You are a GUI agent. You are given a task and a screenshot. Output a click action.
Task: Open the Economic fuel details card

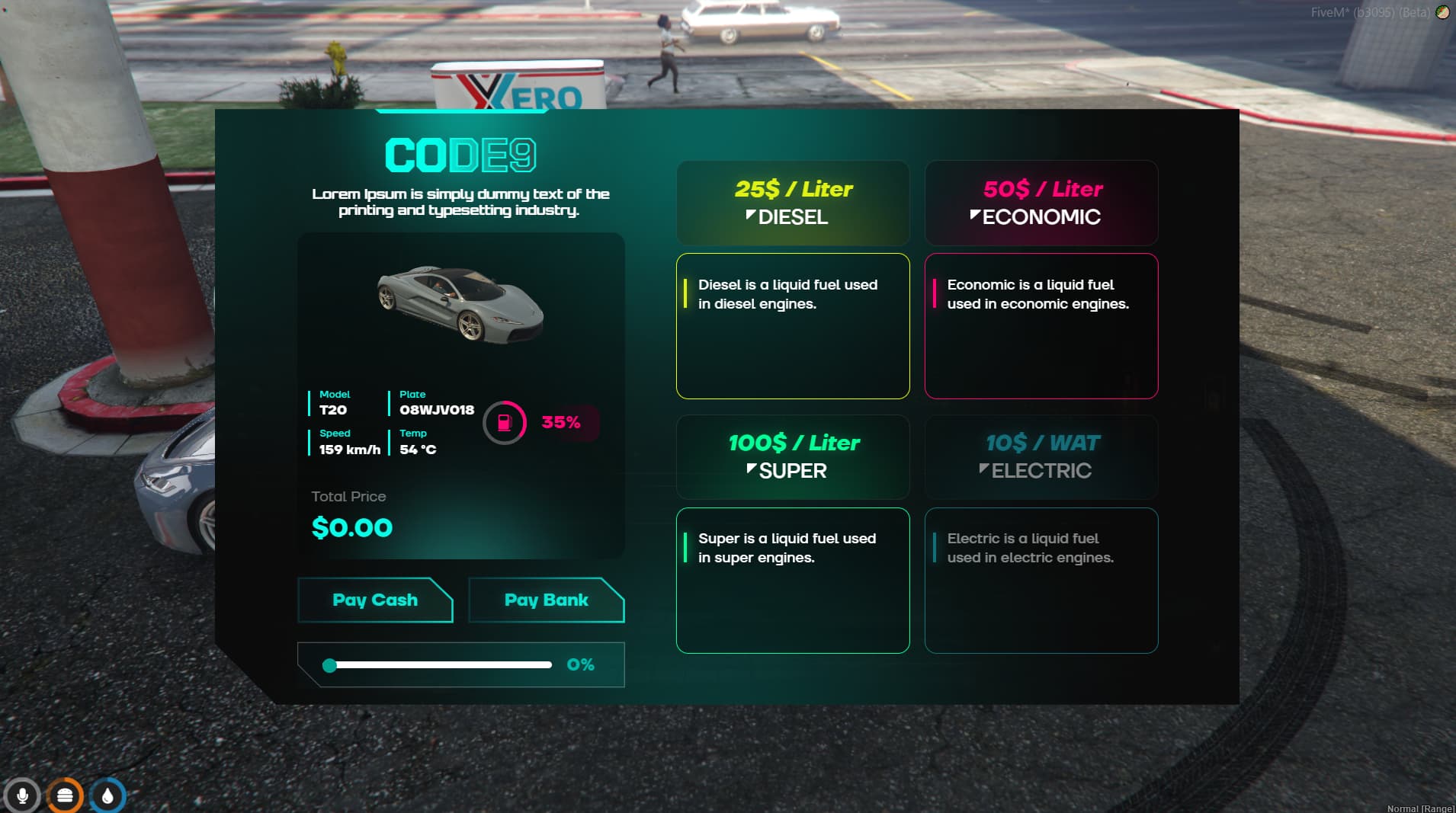tap(1041, 326)
